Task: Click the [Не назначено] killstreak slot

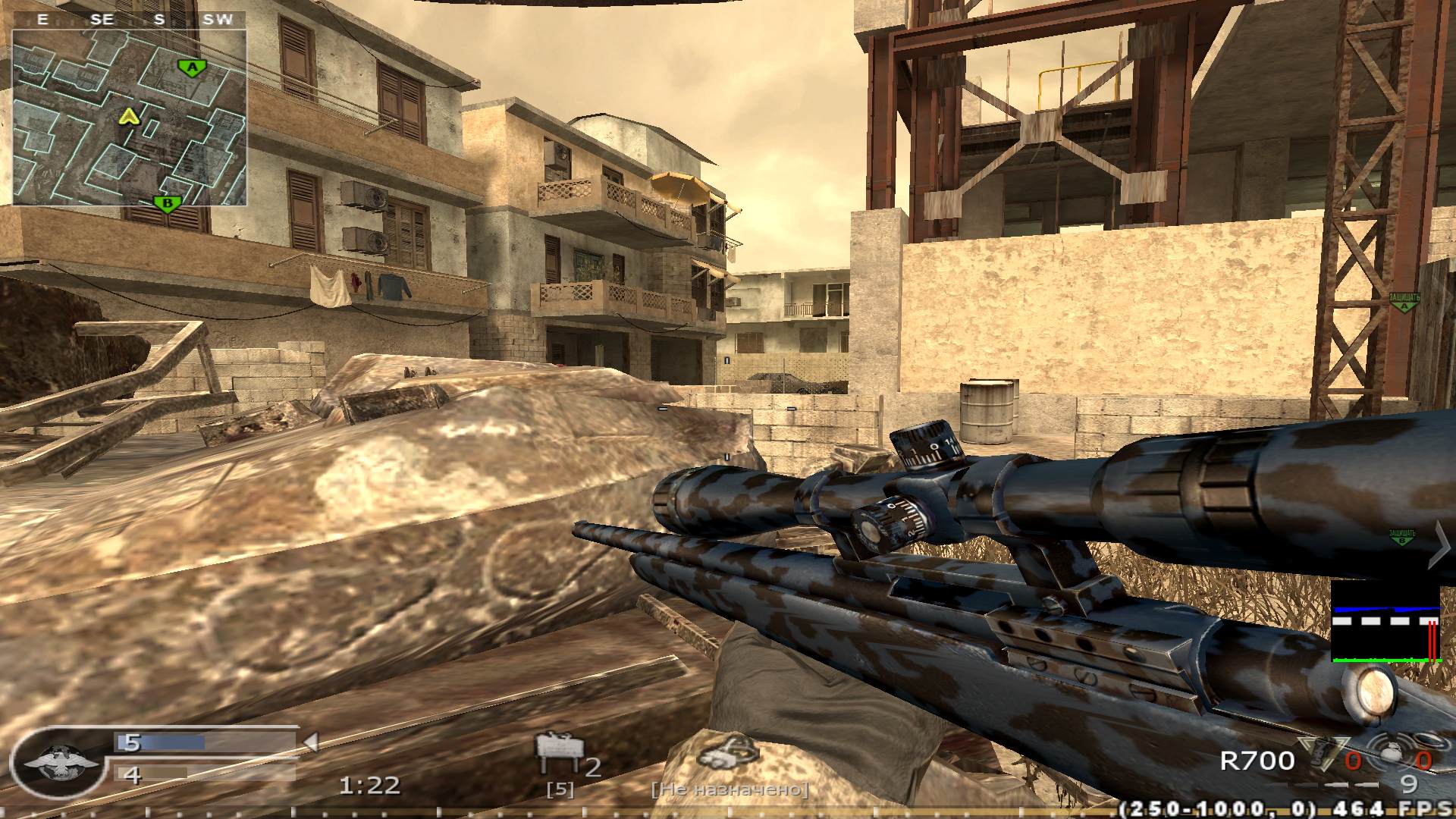Action: 730,790
